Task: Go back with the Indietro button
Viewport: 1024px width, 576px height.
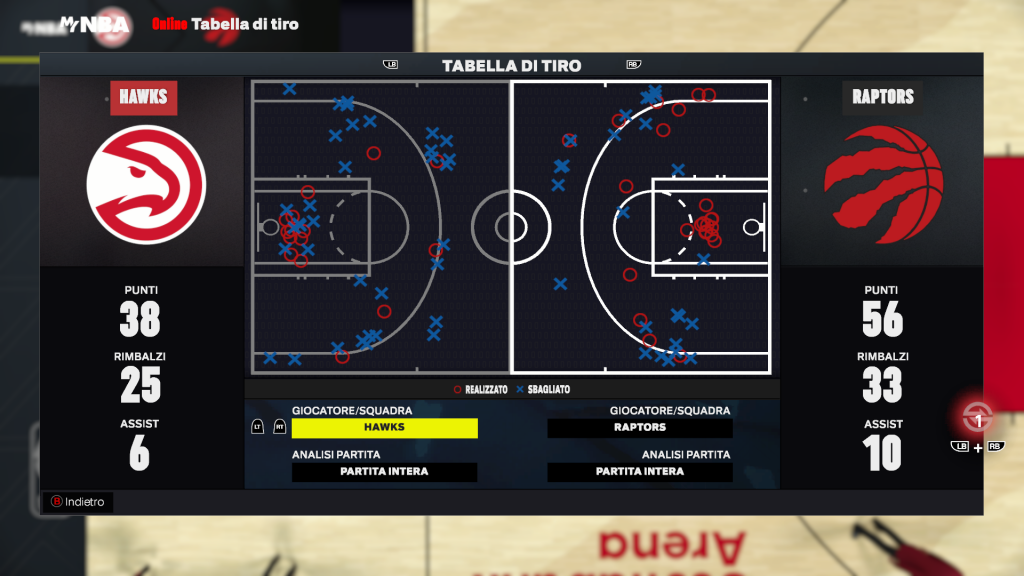Action: coord(78,502)
